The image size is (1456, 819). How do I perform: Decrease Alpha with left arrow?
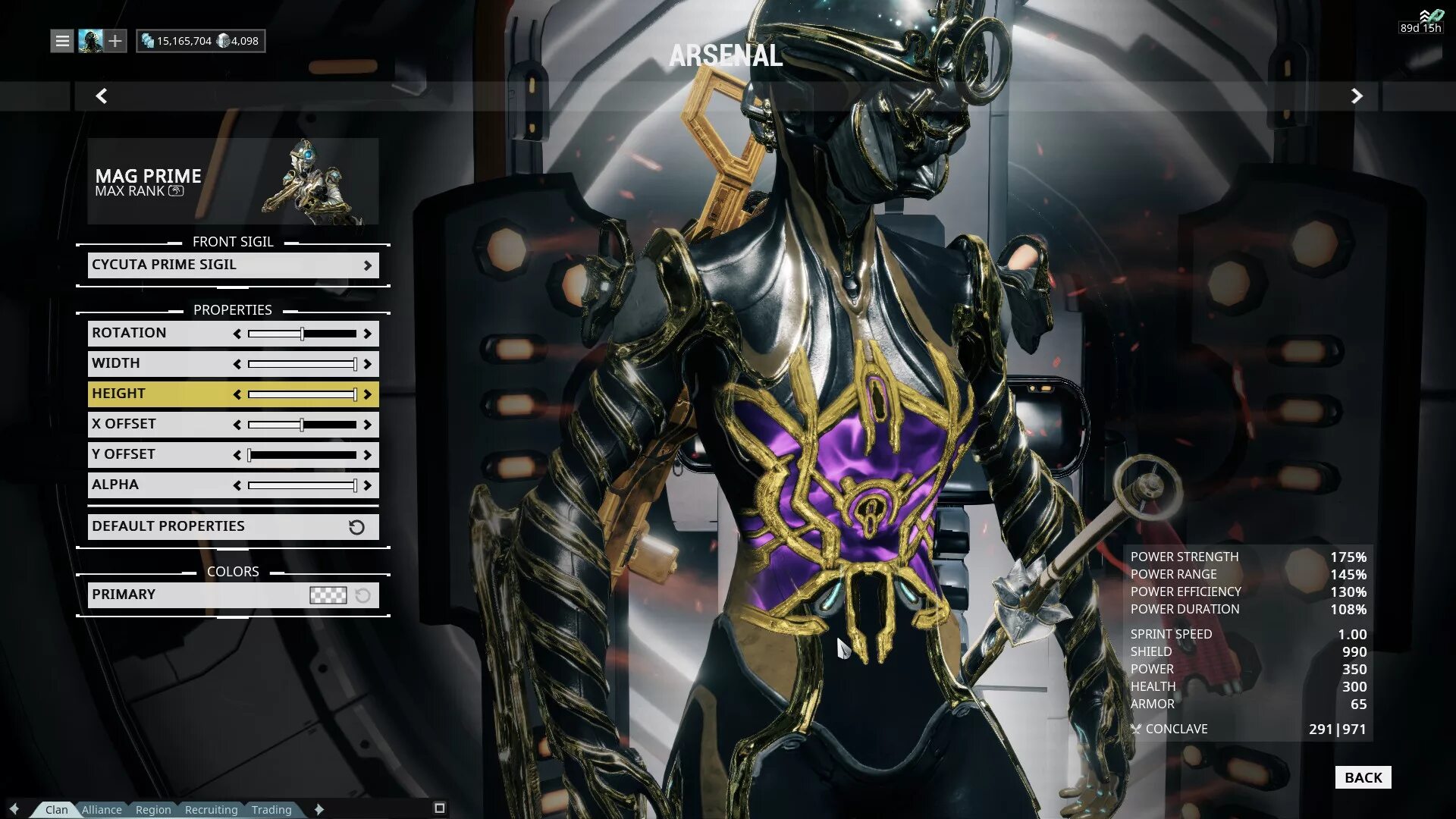pos(237,485)
